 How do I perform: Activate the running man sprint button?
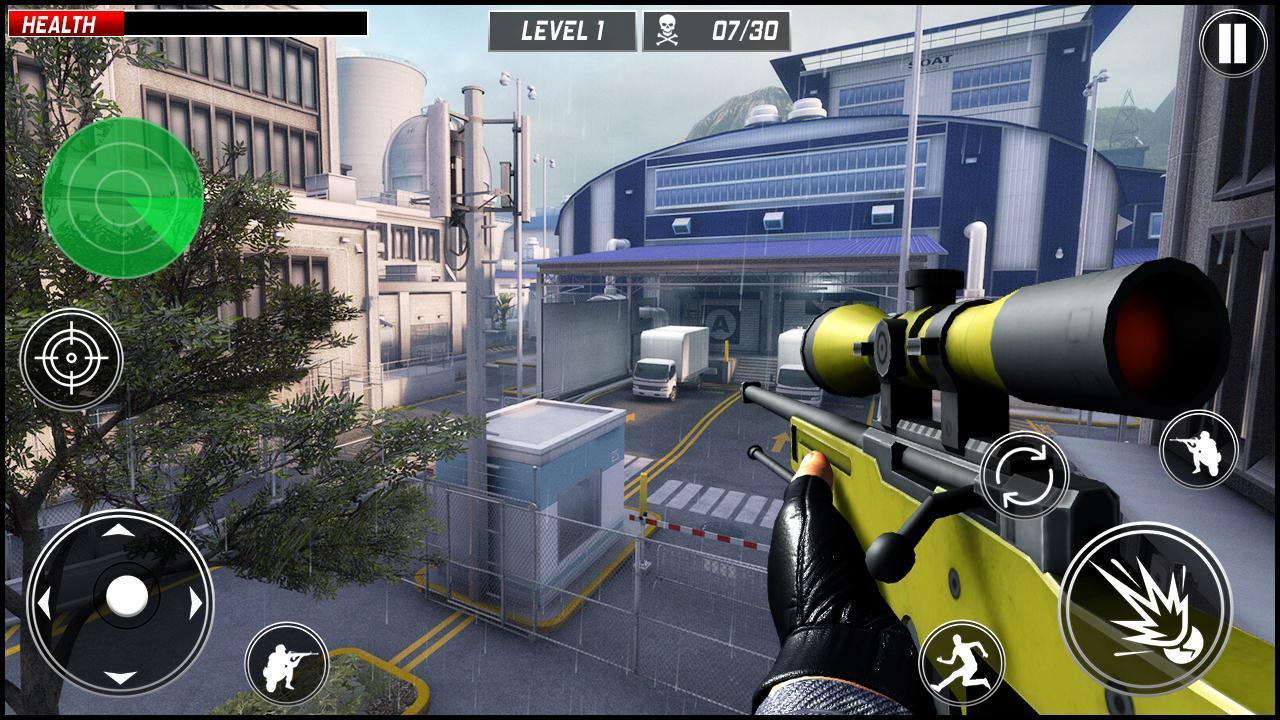pos(962,663)
